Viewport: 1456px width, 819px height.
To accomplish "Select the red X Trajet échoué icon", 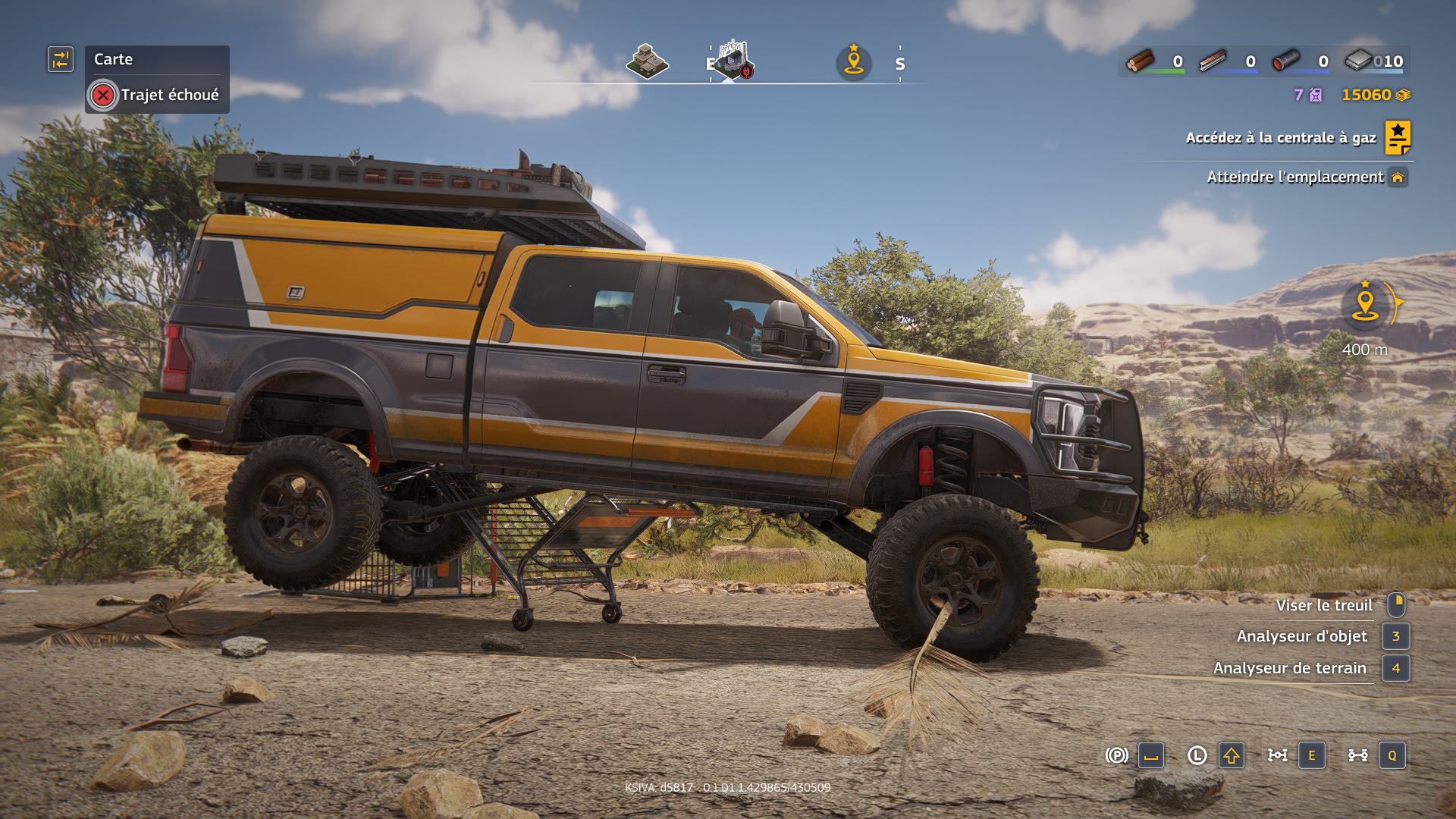I will tap(103, 96).
